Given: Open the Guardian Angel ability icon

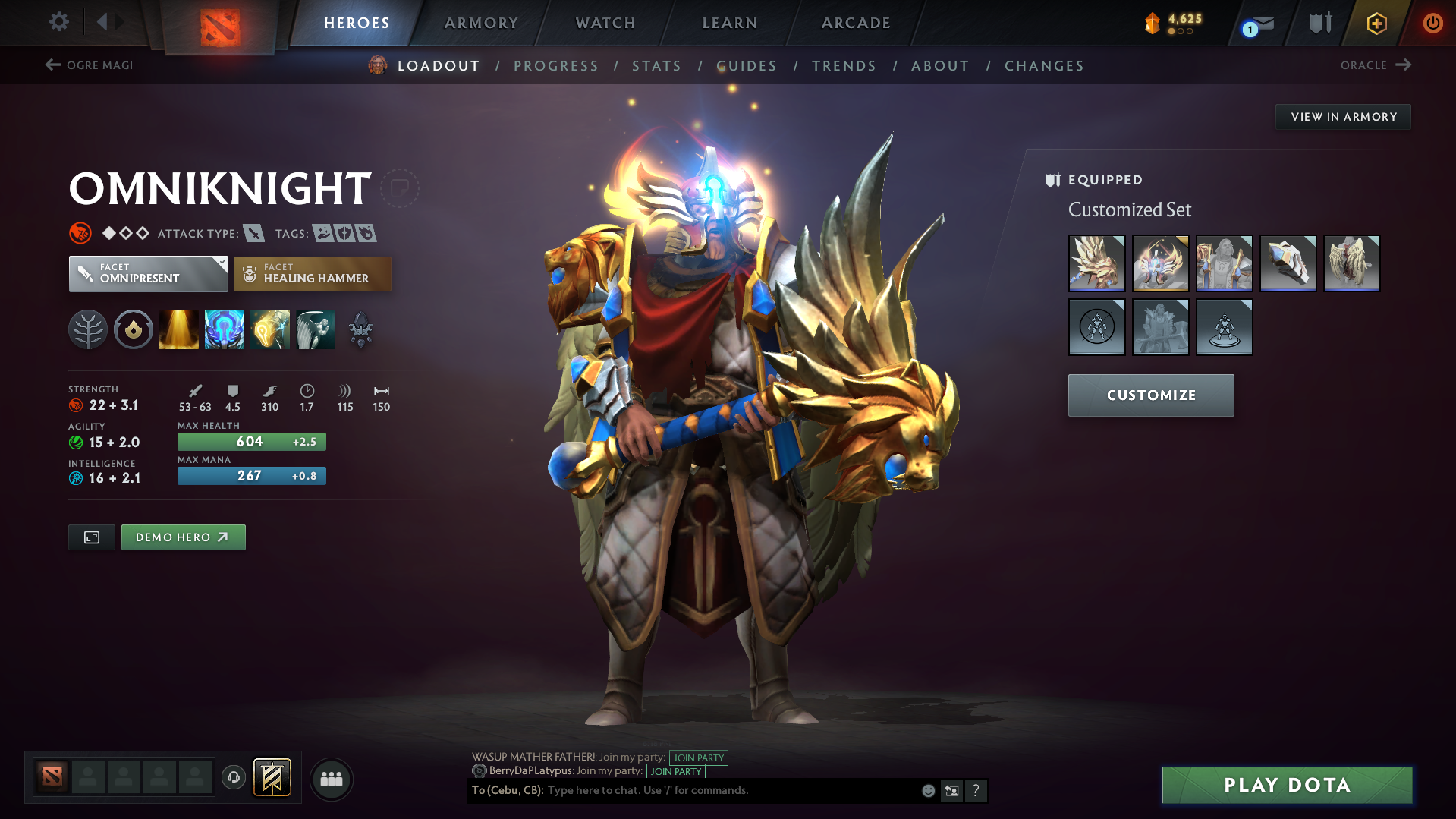Looking at the screenshot, I should pyautogui.click(x=316, y=329).
